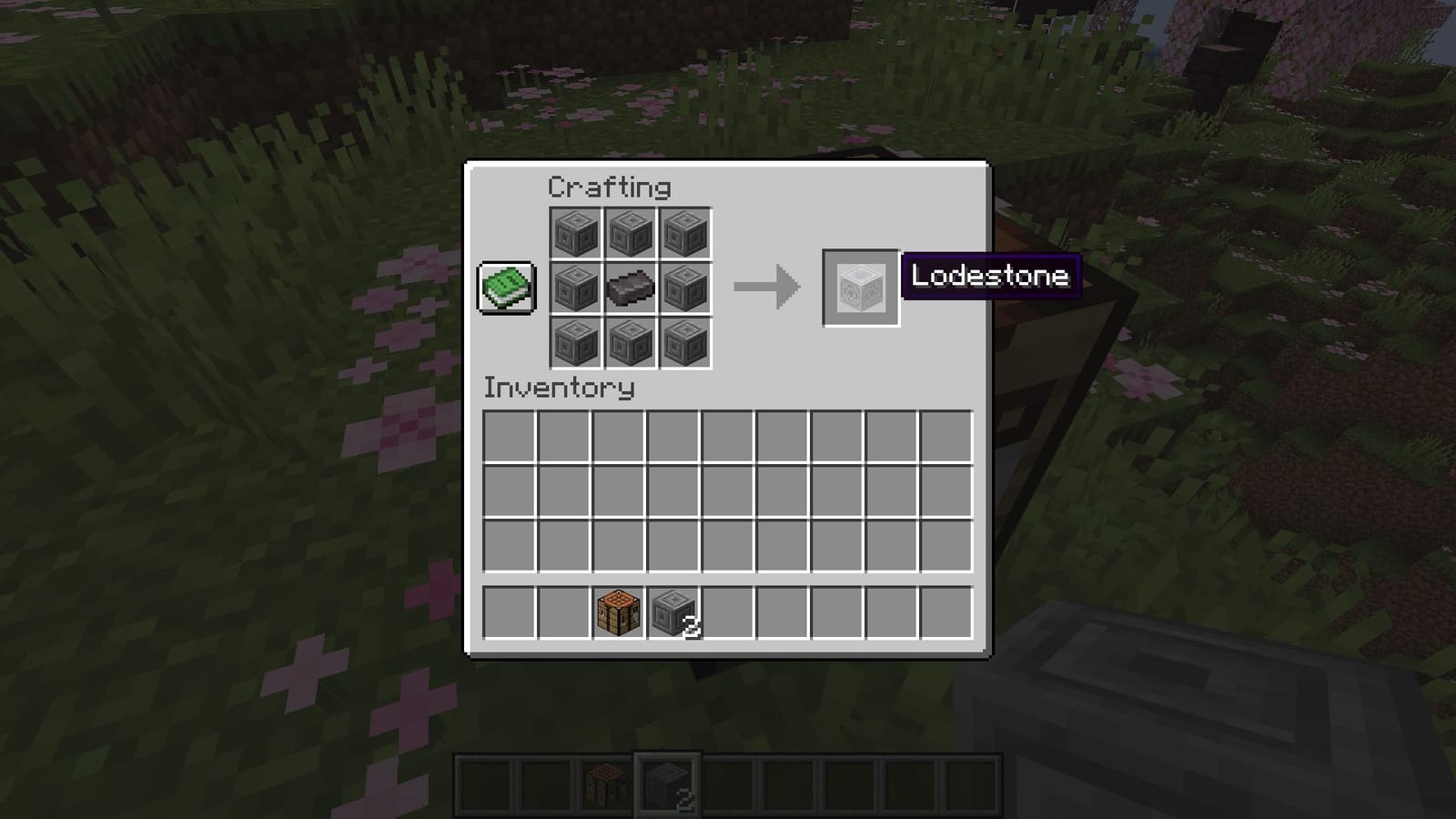The width and height of the screenshot is (1456, 819).
Task: Click the arrow between grid and output
Action: tap(767, 287)
